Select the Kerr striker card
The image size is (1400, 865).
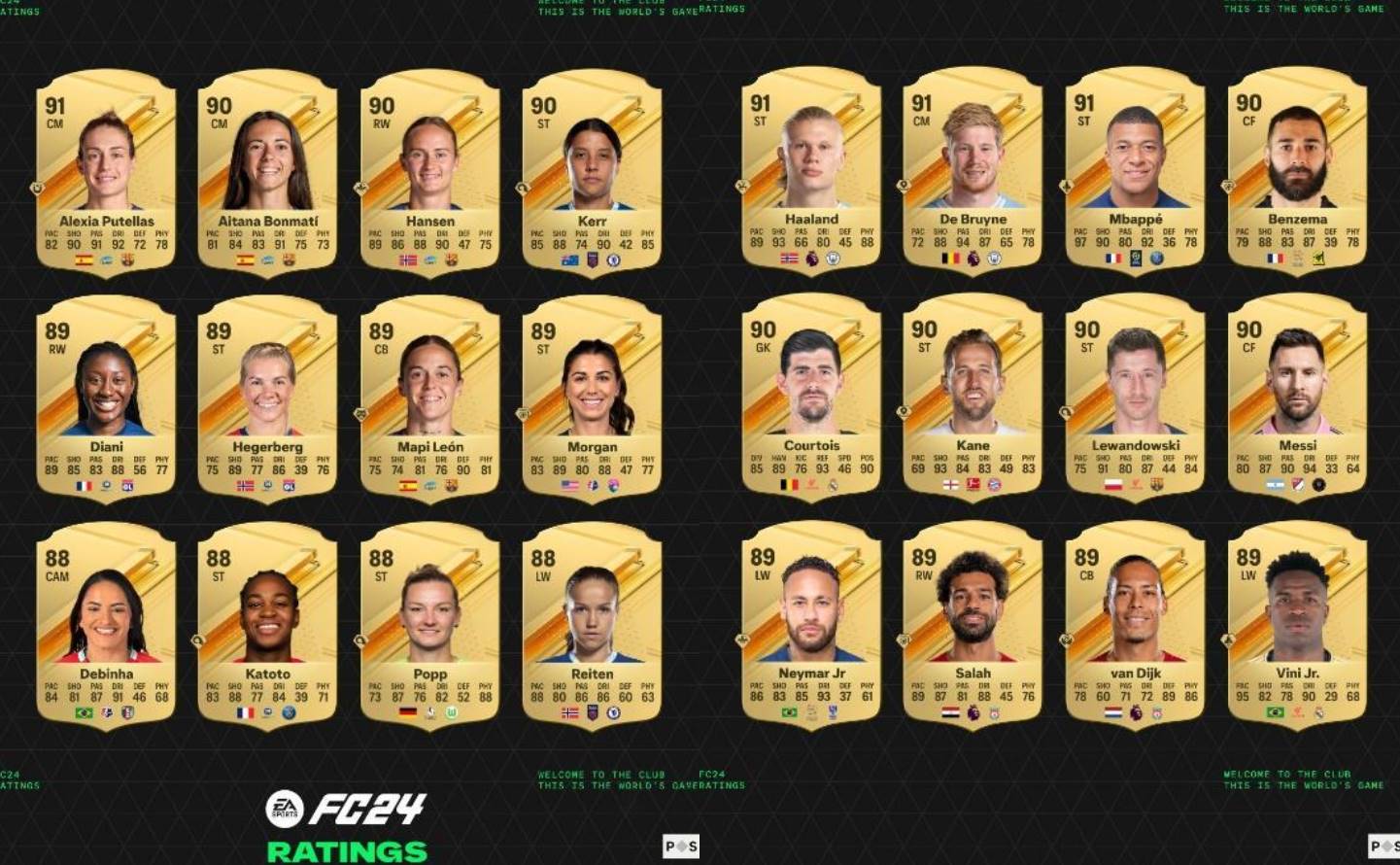tap(592, 173)
